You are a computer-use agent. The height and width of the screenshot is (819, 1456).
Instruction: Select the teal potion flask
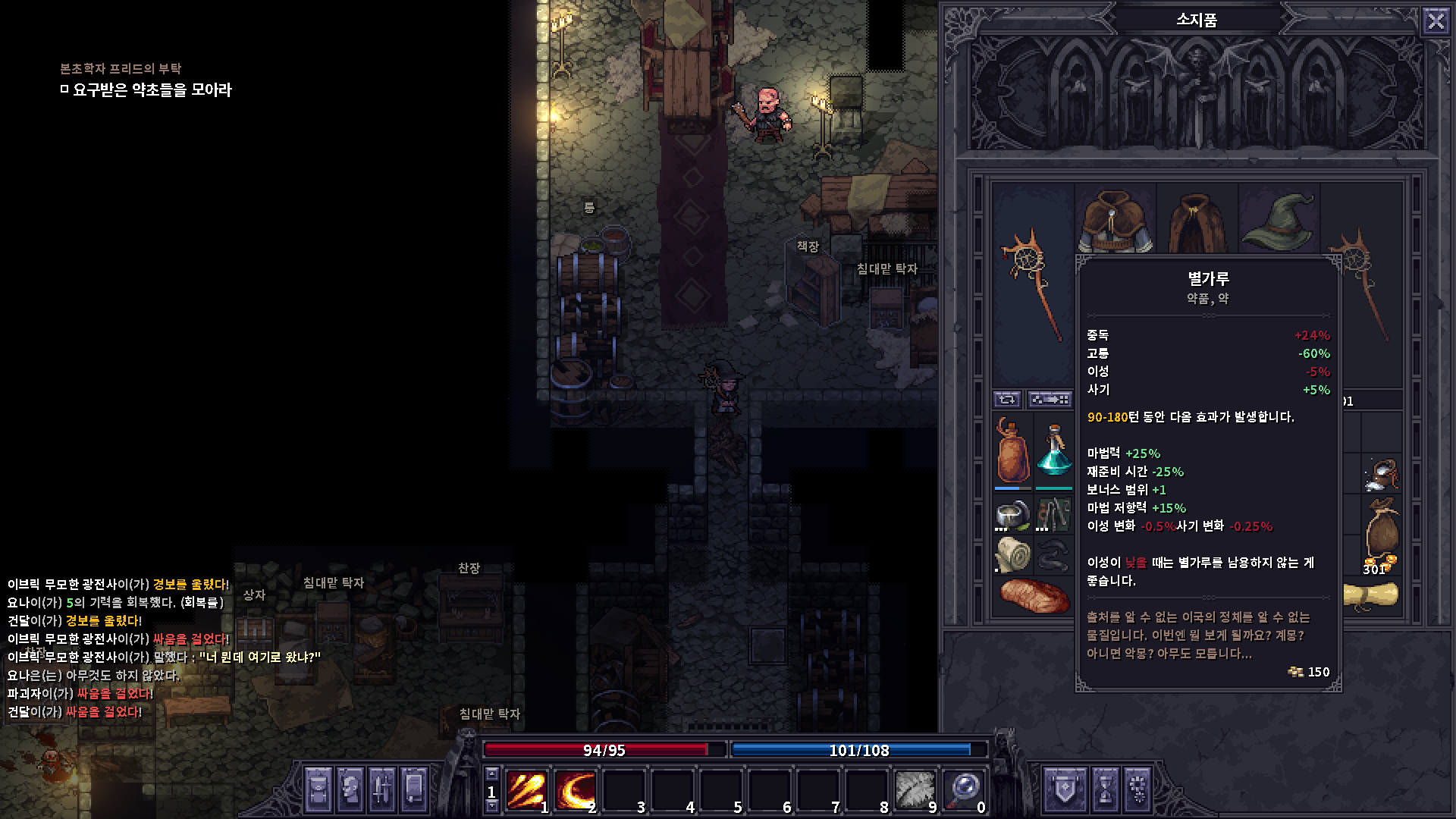pyautogui.click(x=1053, y=451)
